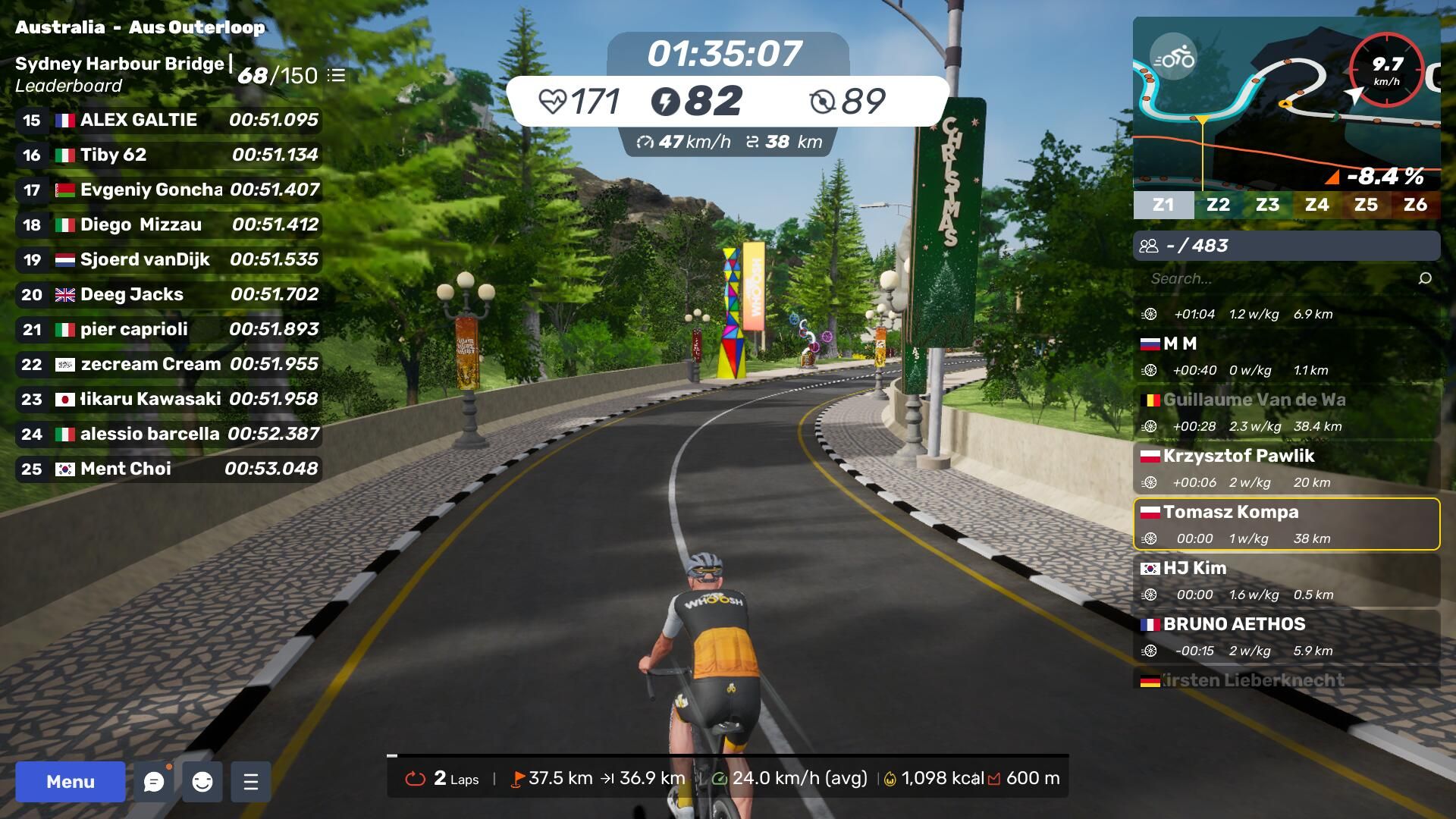This screenshot has width=1456, height=819.
Task: Select Ment Choi leaderboard entry
Action: 168,469
